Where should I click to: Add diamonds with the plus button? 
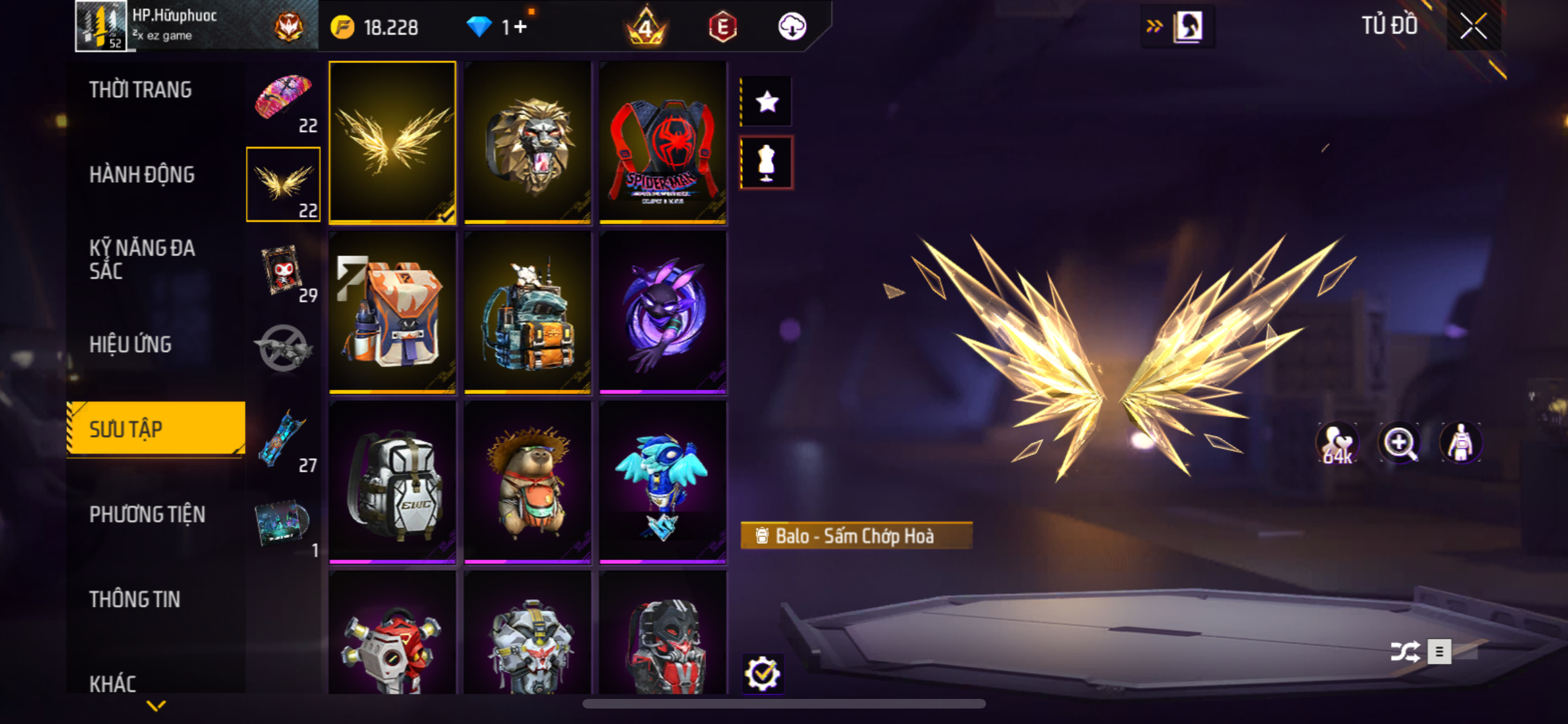tap(521, 27)
